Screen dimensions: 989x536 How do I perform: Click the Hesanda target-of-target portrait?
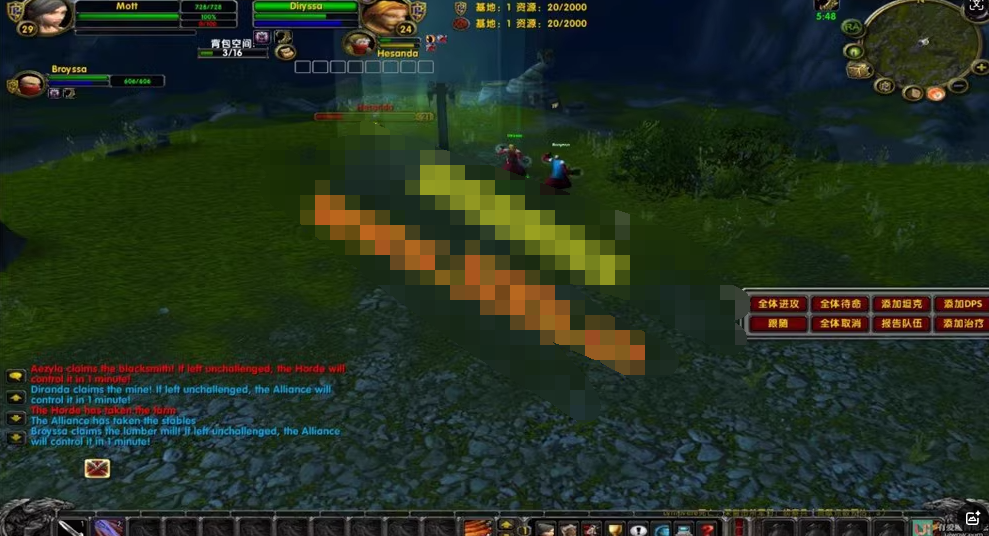(x=360, y=43)
